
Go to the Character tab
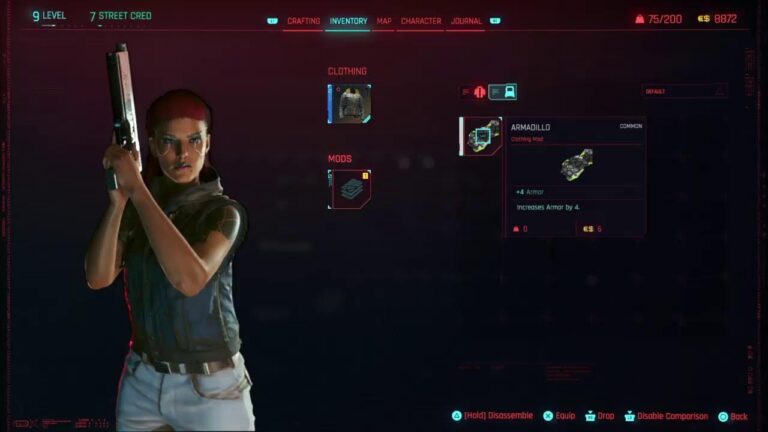coord(421,21)
